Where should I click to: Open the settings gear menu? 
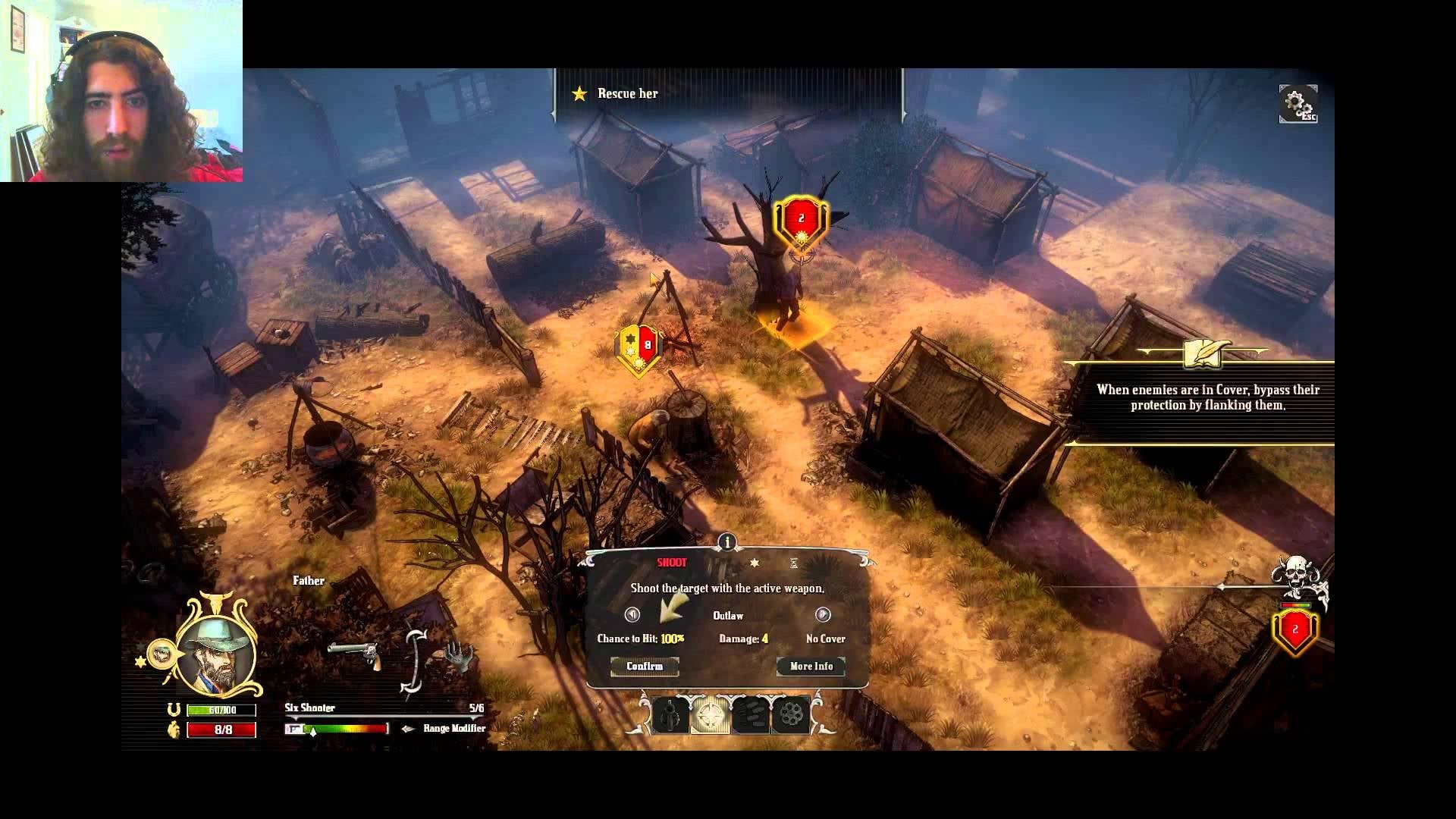(x=1298, y=104)
